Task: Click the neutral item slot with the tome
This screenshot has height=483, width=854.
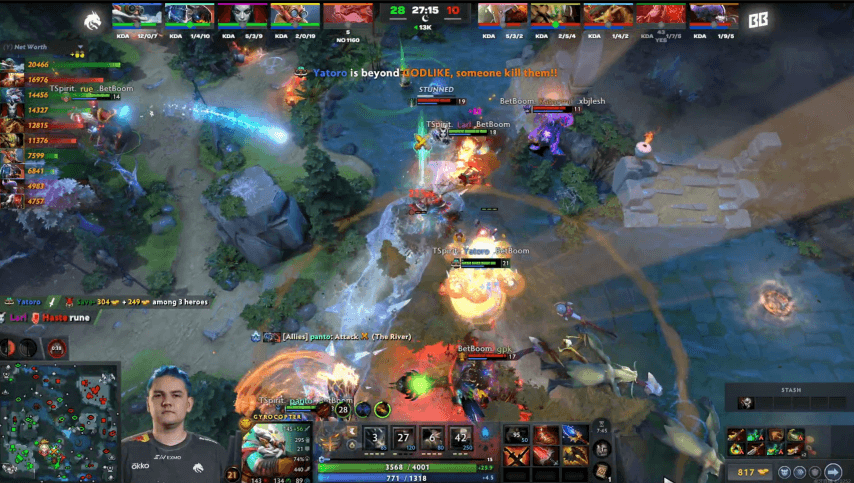Action: click(x=603, y=466)
